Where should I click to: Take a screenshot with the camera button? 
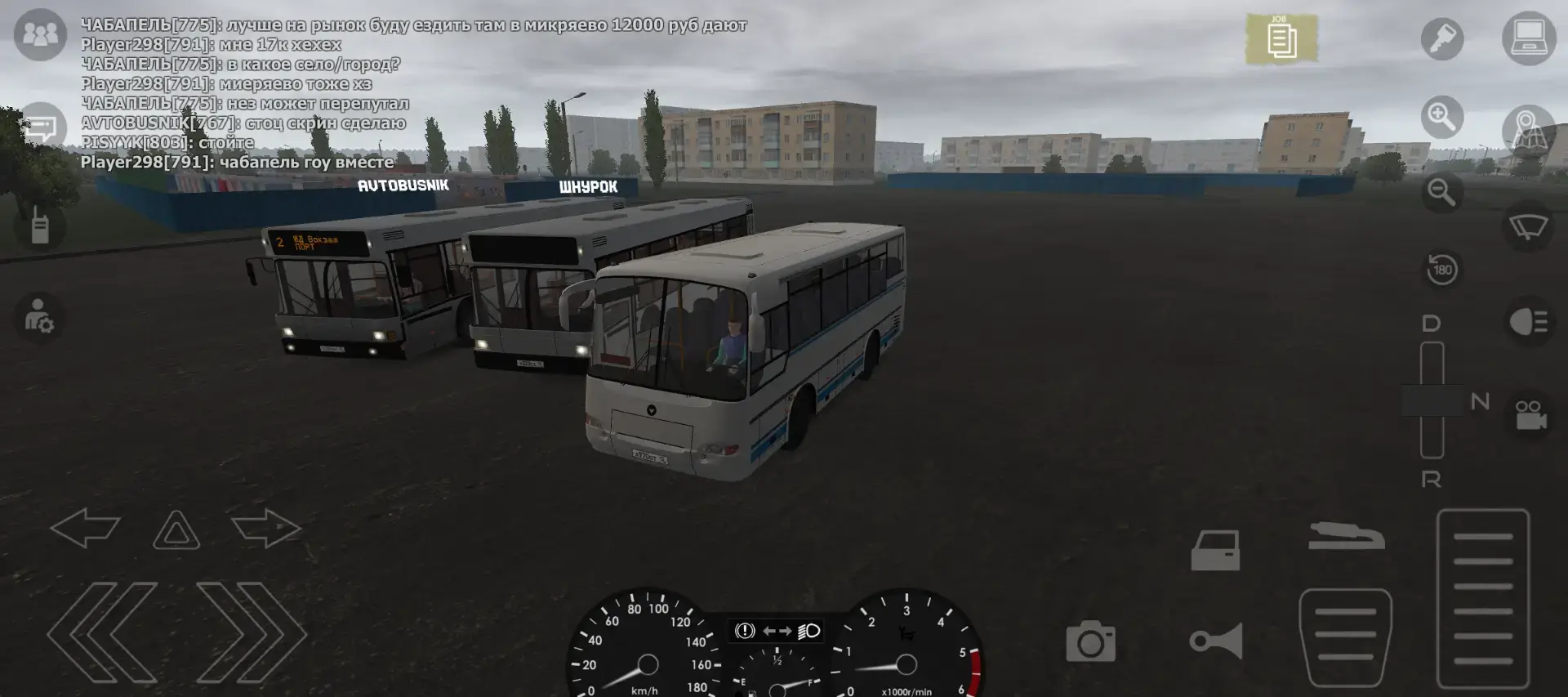[1093, 641]
